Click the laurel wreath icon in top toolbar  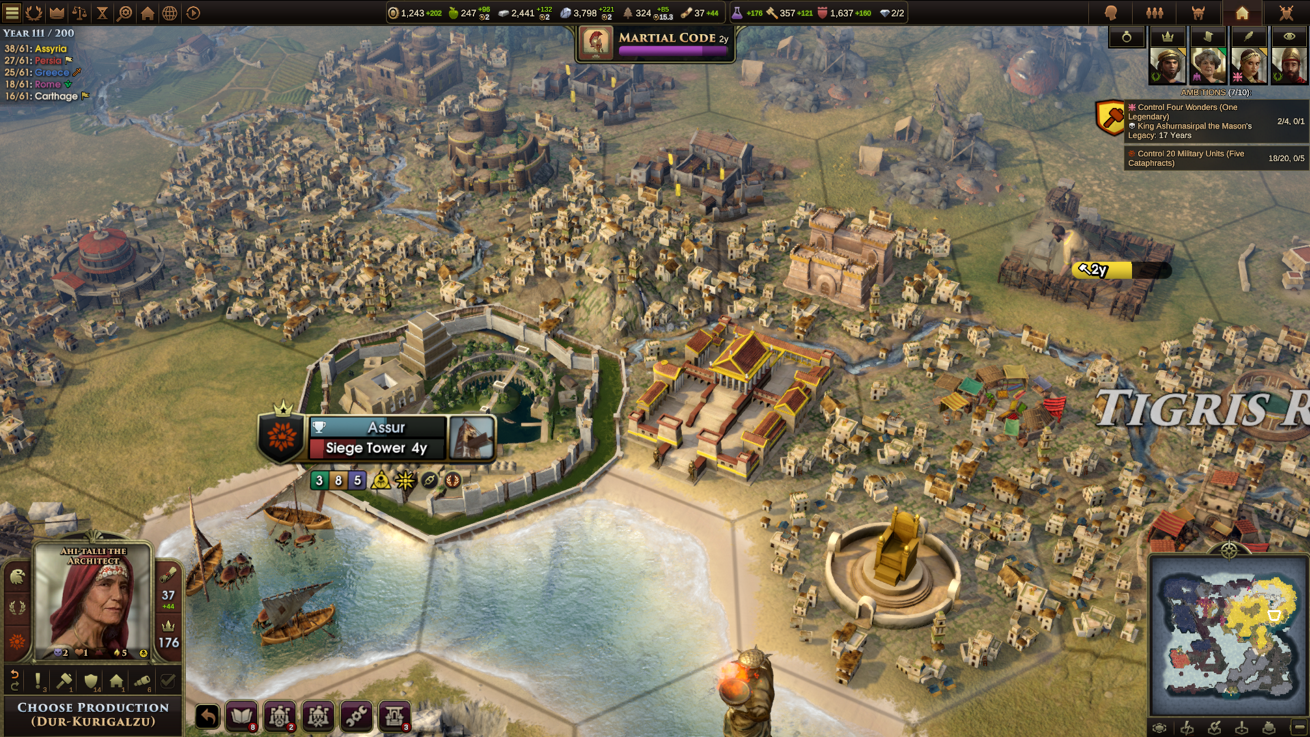click(x=34, y=13)
